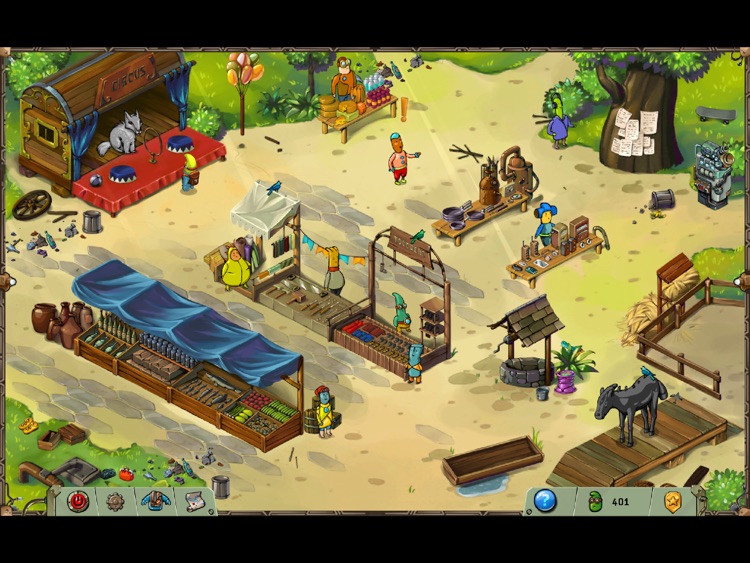Viewport: 750px width, 563px height.
Task: Show help via blue question mark
Action: pyautogui.click(x=545, y=500)
